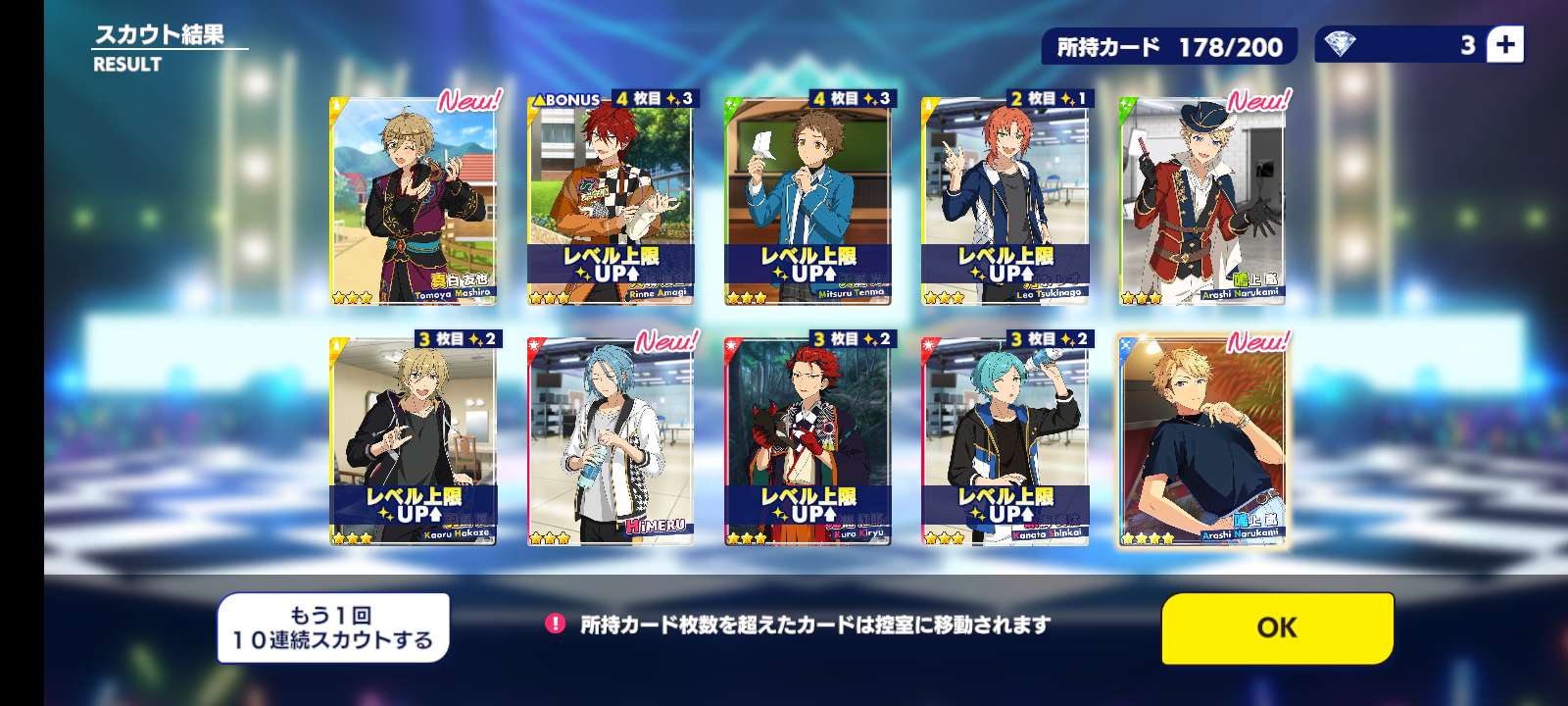1568x706 pixels.
Task: View the new HiMERU card
Action: click(610, 441)
